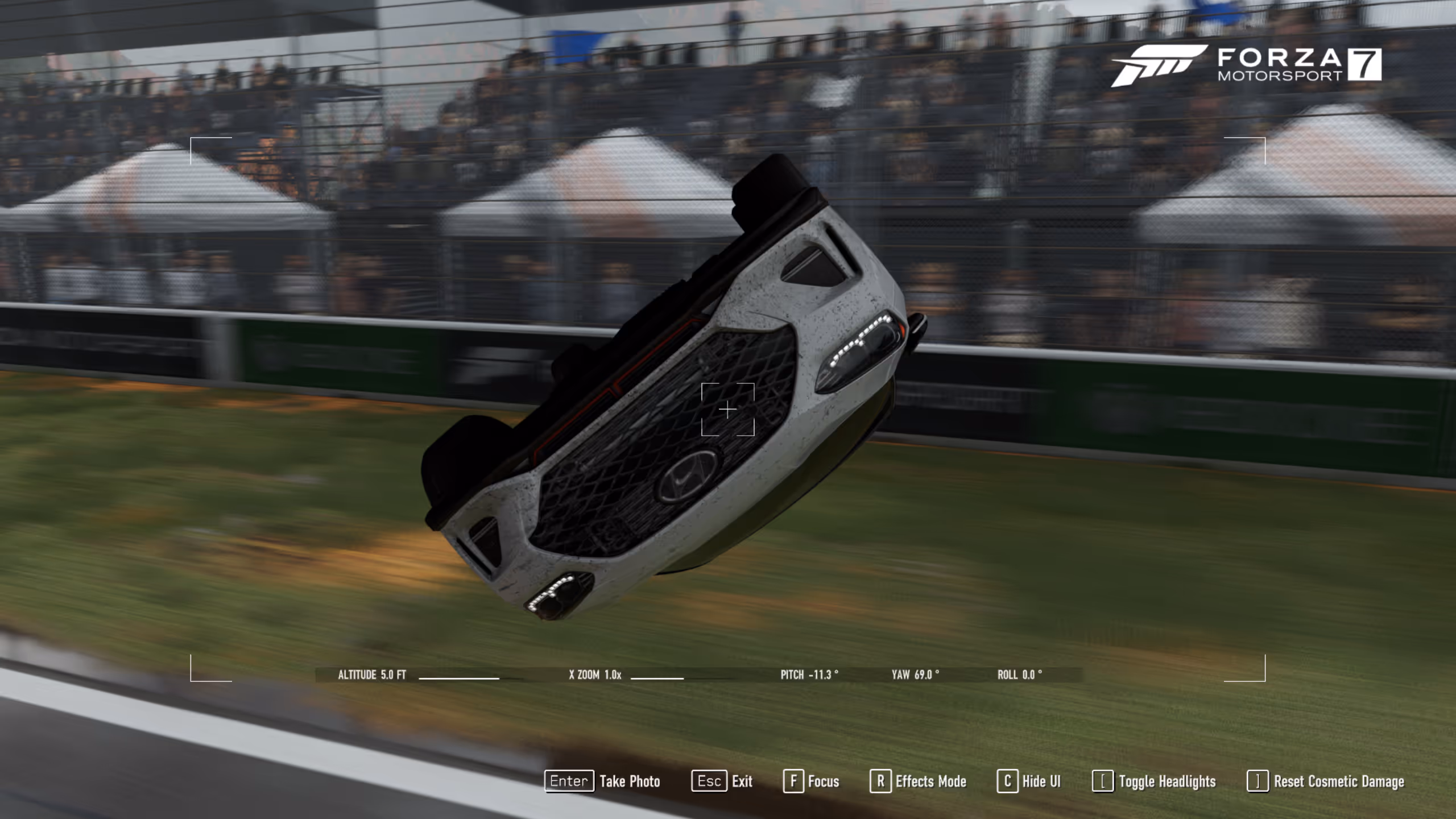The height and width of the screenshot is (819, 1456).
Task: Exit photo mode
Action: pos(722,781)
